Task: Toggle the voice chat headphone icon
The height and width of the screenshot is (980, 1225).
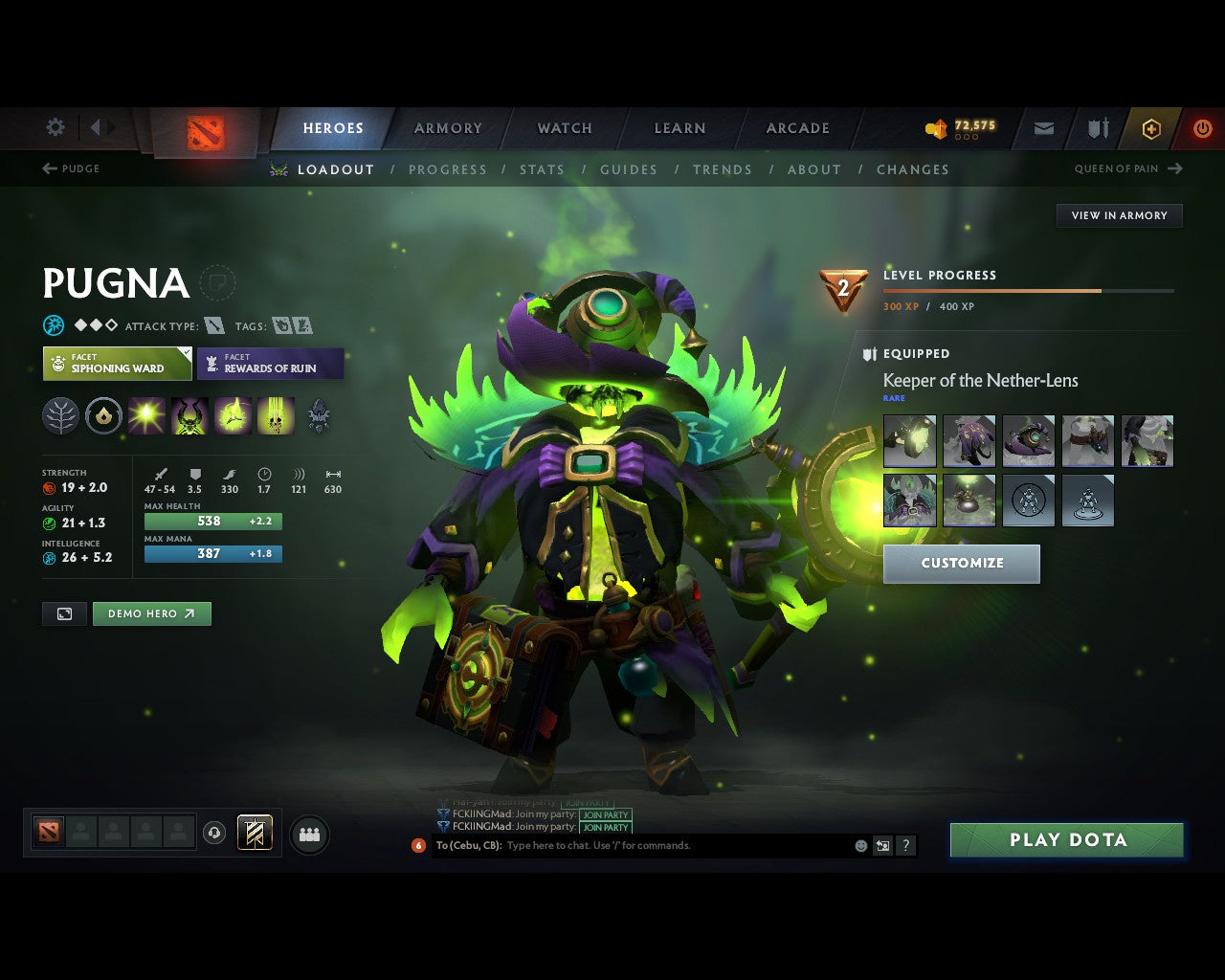Action: click(x=215, y=833)
